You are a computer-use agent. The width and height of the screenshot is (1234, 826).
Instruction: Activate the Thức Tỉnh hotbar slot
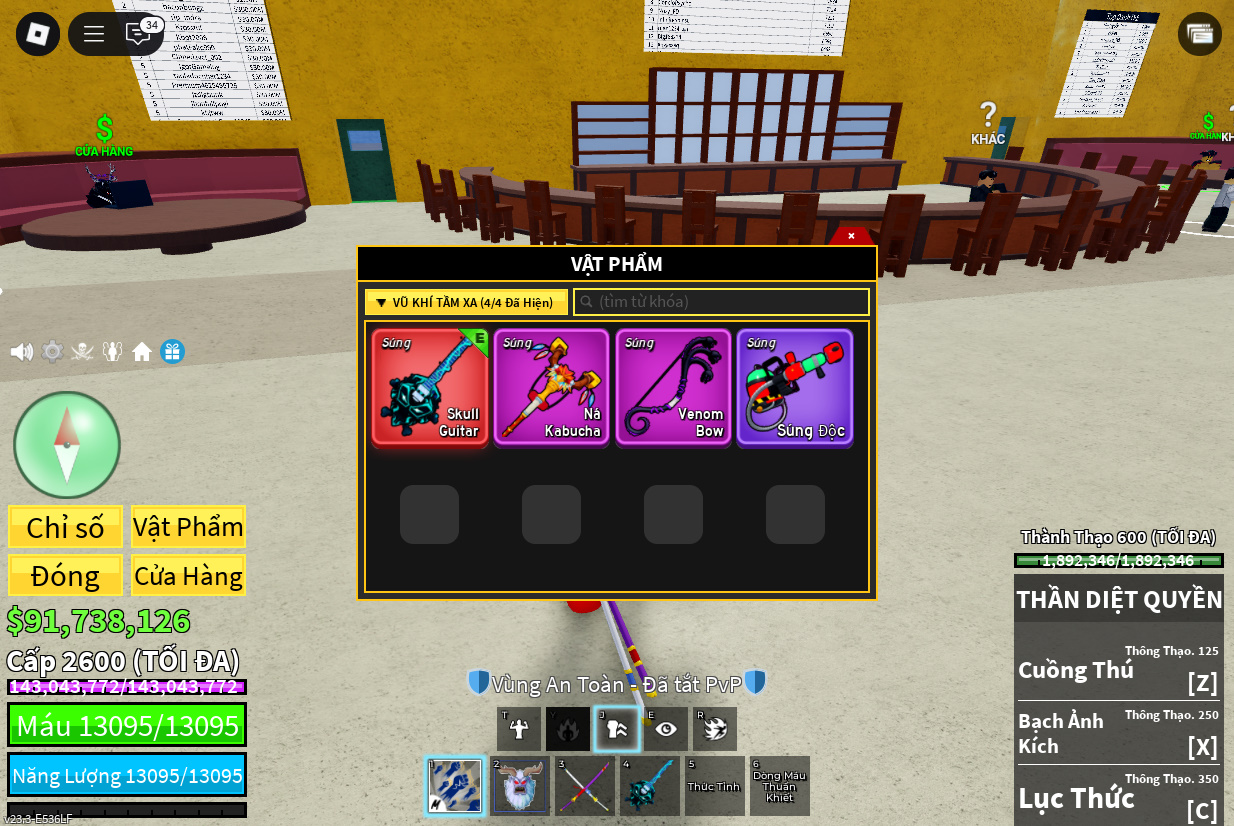point(714,786)
